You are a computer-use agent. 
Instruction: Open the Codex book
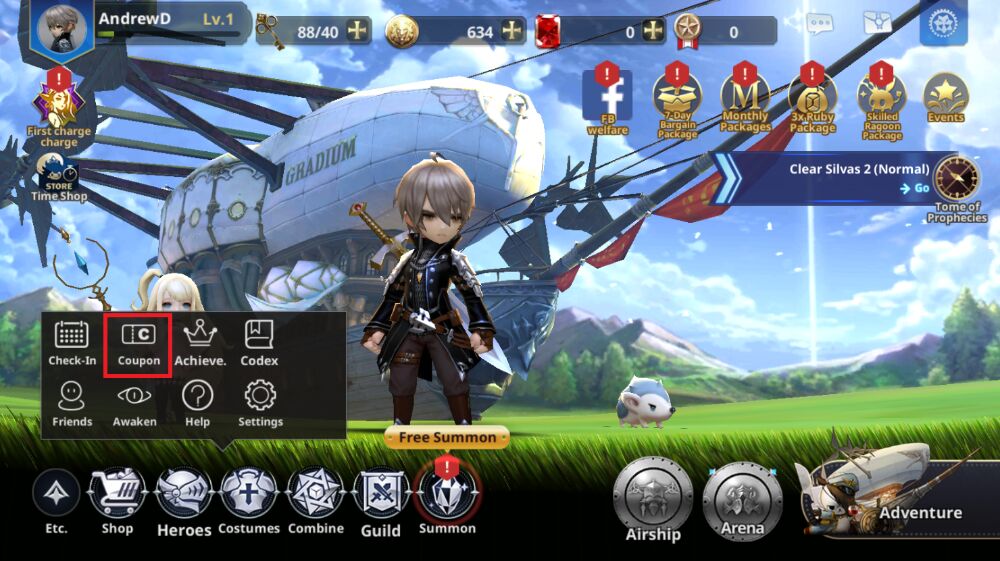(259, 344)
